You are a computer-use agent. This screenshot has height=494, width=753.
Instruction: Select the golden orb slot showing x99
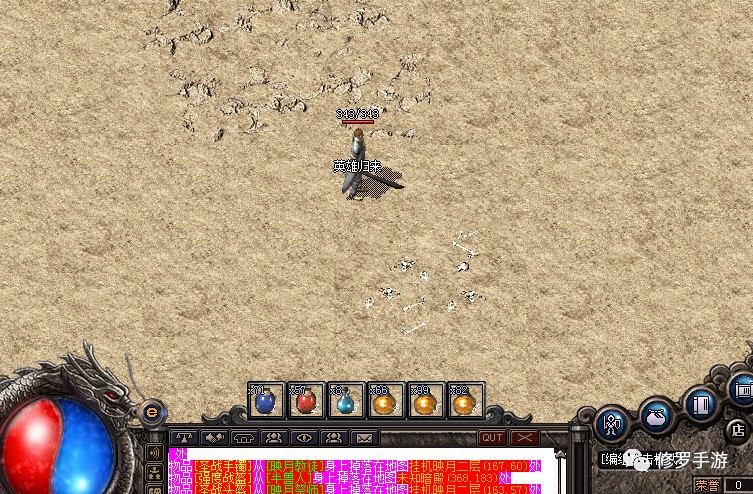[426, 401]
